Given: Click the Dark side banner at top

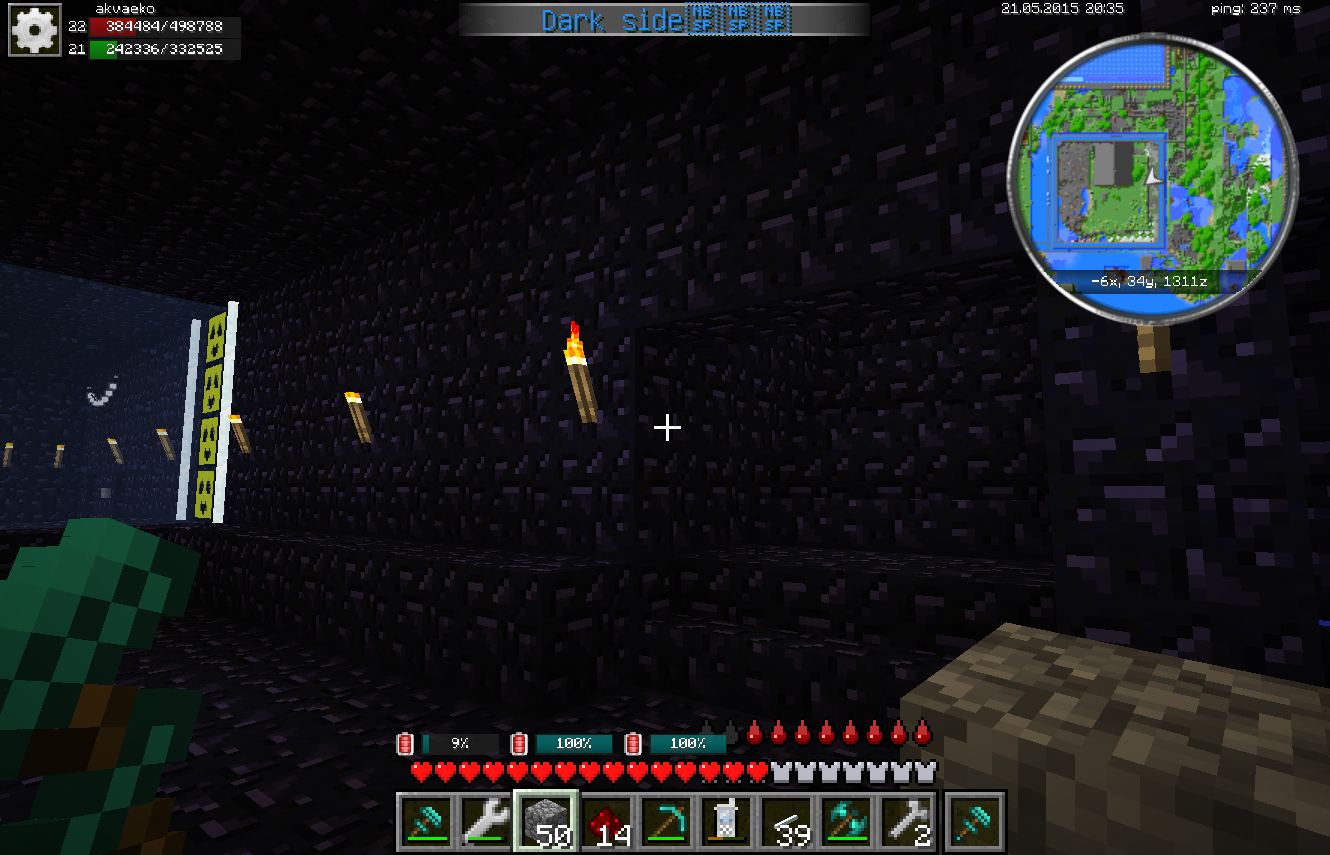Looking at the screenshot, I should click(664, 20).
